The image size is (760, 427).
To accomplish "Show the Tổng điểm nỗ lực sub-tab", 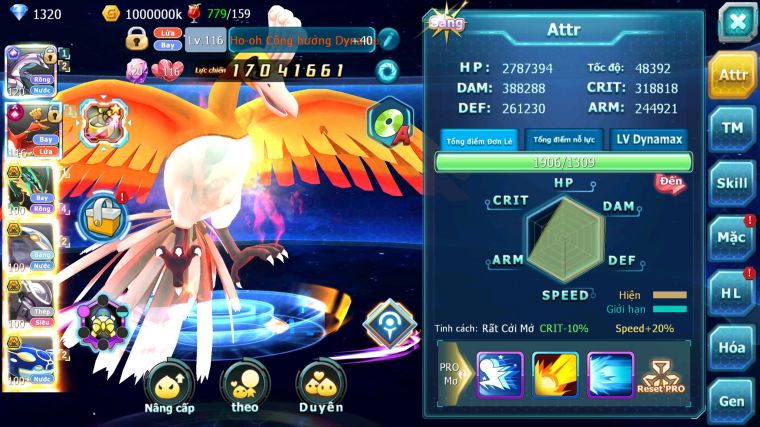I will (x=563, y=140).
